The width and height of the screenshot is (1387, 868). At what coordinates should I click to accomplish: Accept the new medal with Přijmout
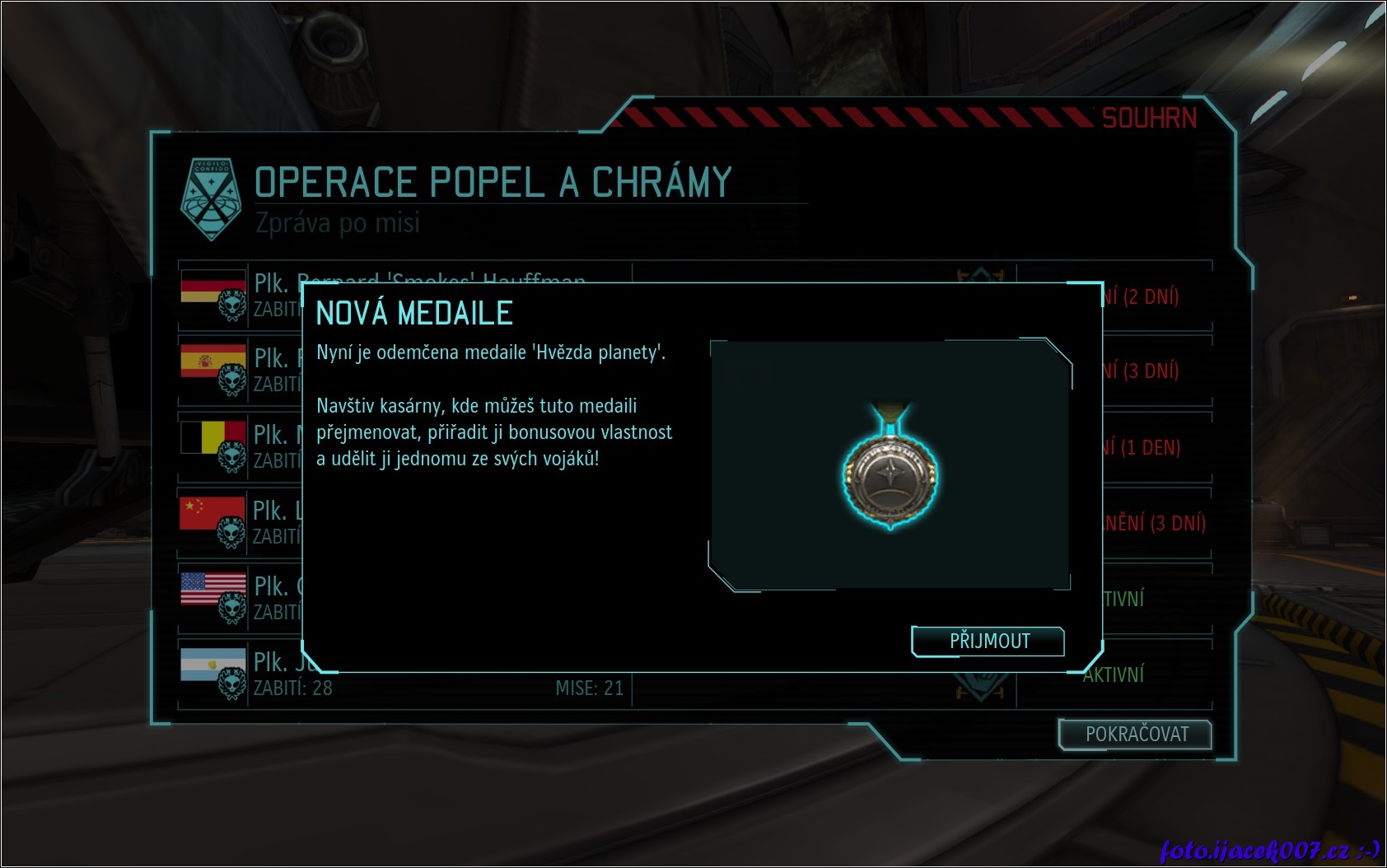tap(988, 642)
